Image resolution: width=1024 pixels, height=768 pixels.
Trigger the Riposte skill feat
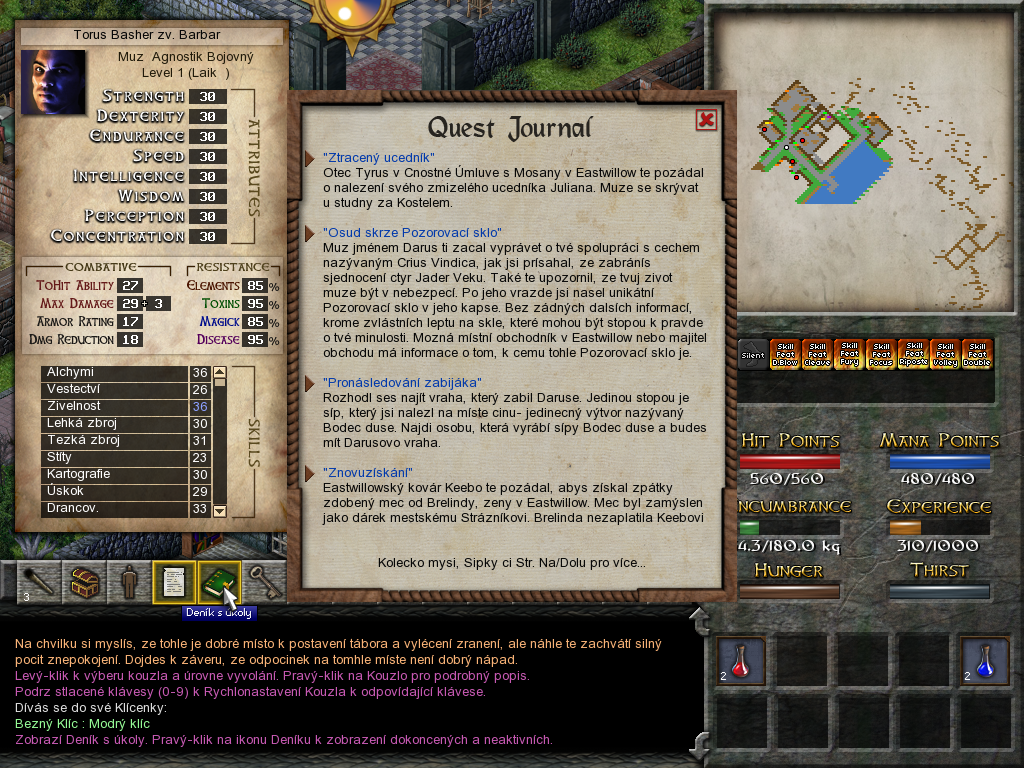[x=913, y=354]
